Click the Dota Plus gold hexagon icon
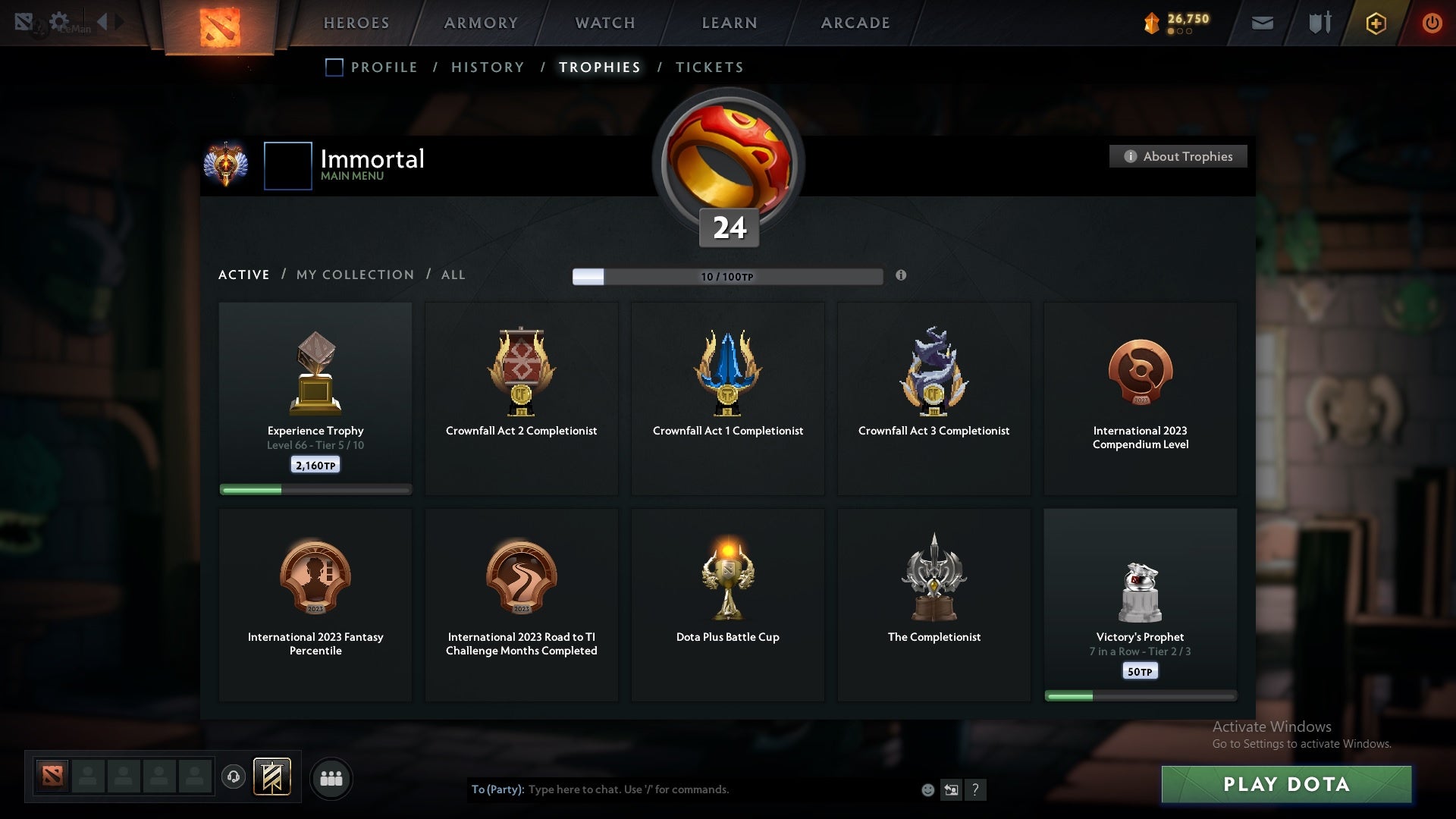 1376,23
